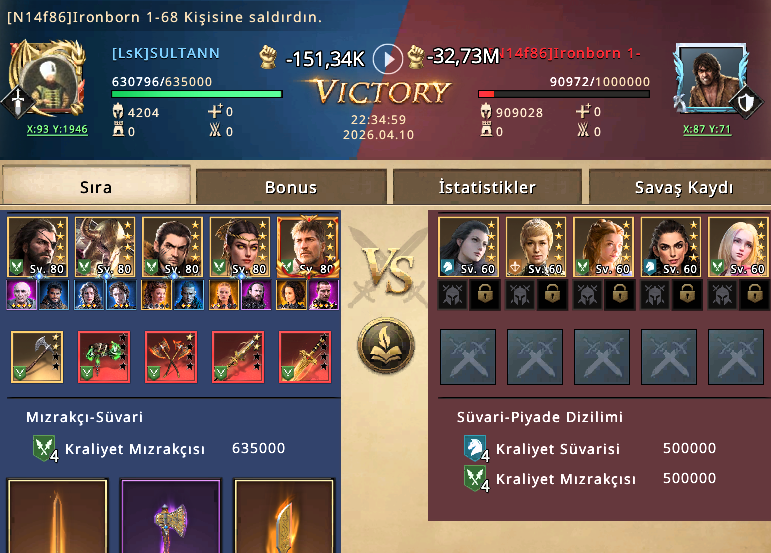Switch to the Sıra tab
This screenshot has height=553, width=771.
tap(96, 187)
